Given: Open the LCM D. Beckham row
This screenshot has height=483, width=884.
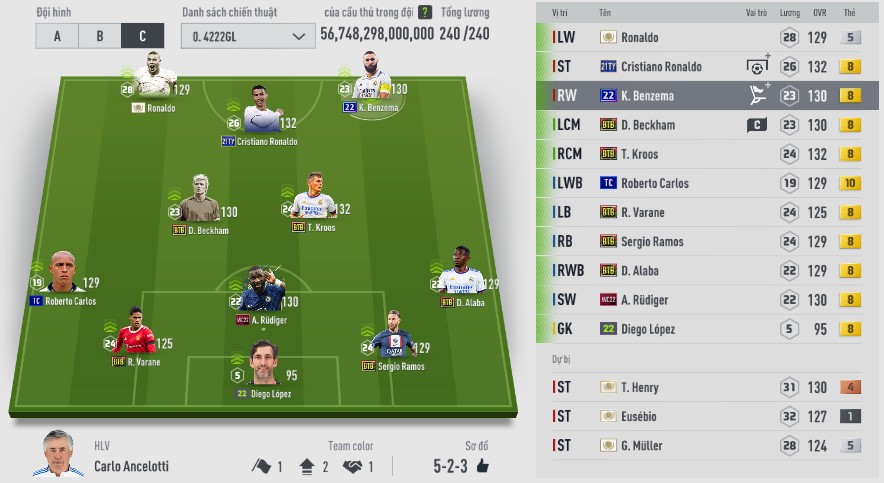Looking at the screenshot, I should point(708,125).
